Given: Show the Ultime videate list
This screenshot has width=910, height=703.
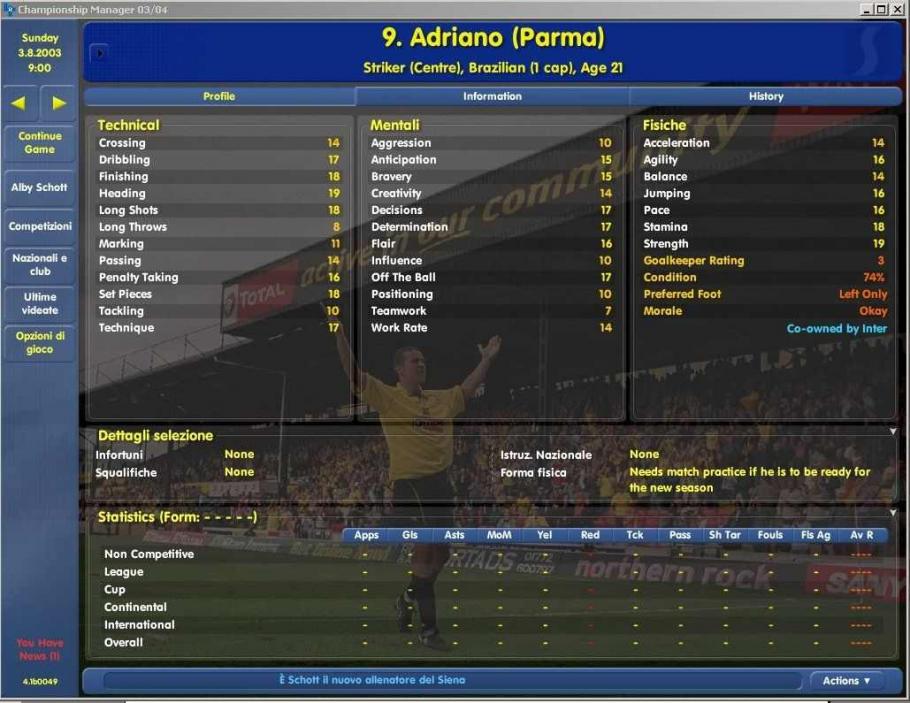Looking at the screenshot, I should coord(40,303).
